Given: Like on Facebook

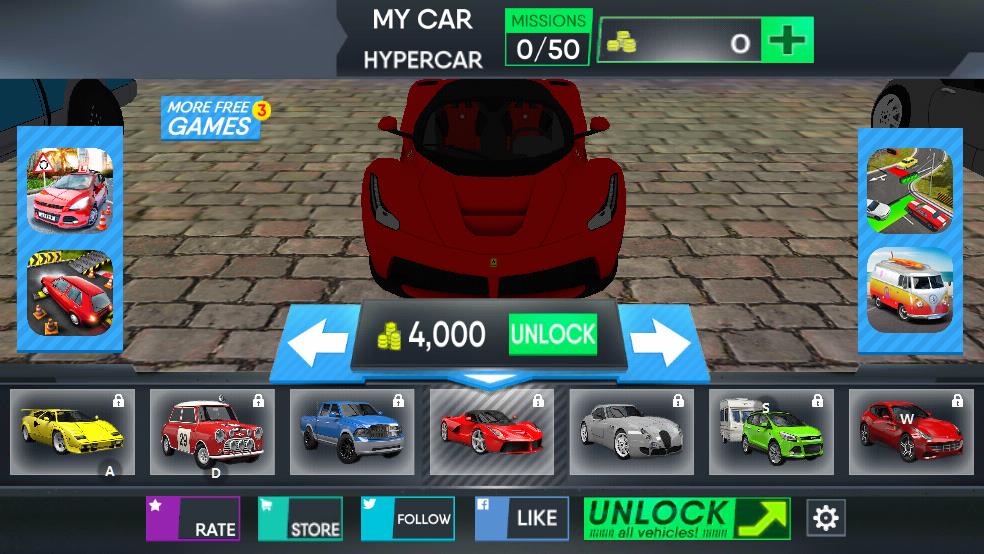Looking at the screenshot, I should pos(521,519).
